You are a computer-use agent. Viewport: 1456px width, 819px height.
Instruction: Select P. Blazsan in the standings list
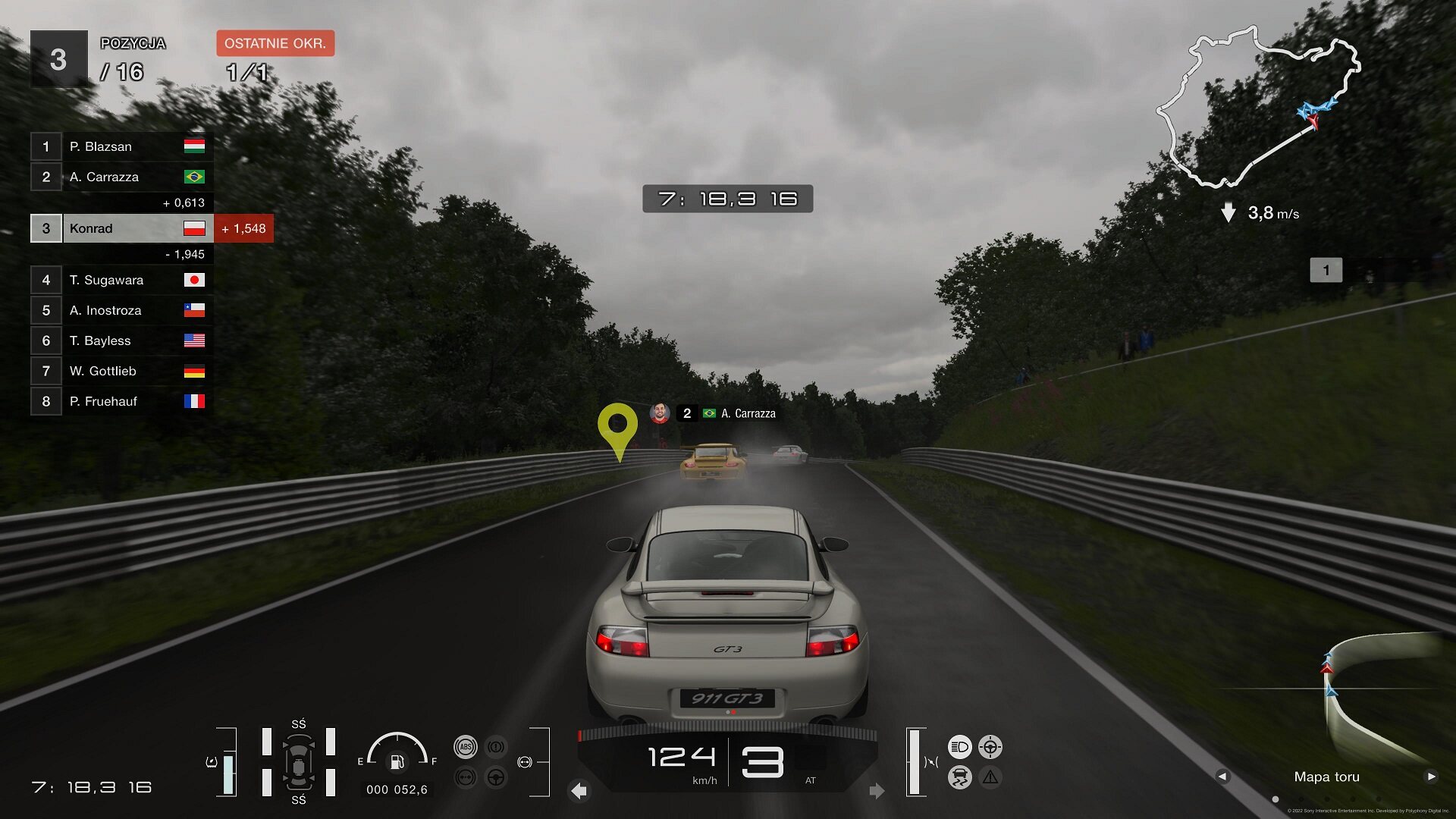tap(121, 146)
